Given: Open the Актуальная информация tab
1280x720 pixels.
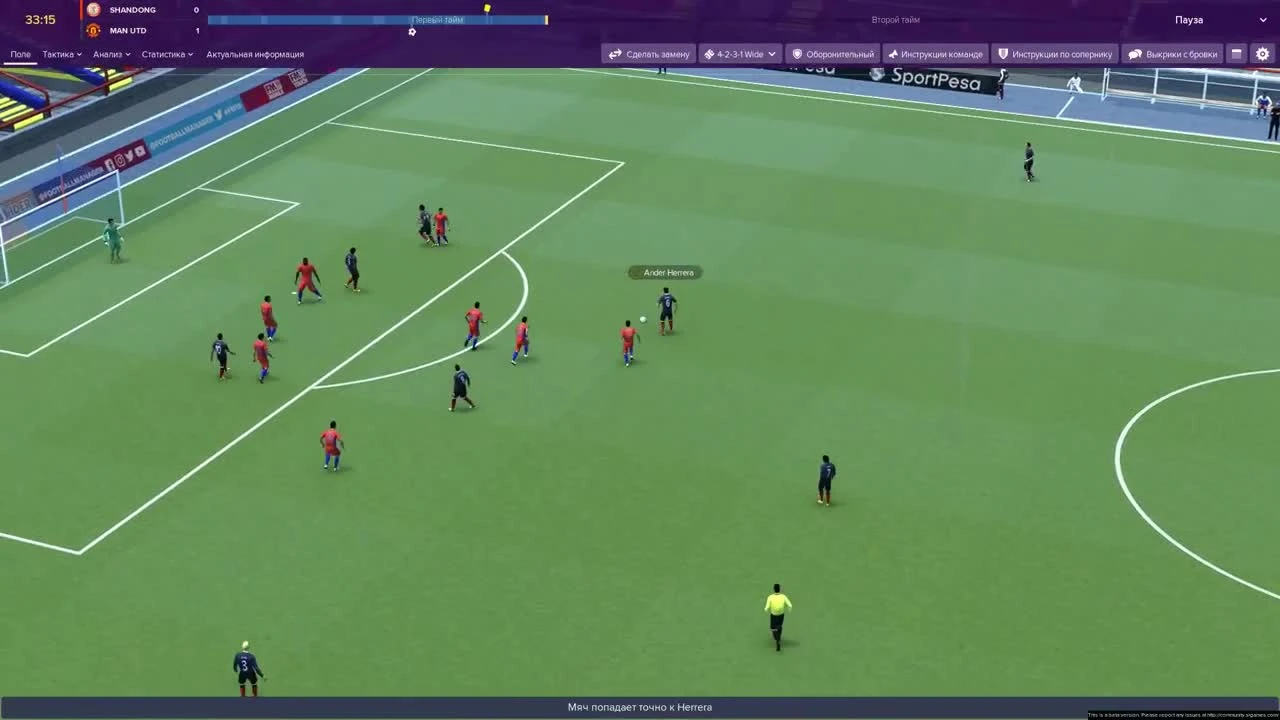Looking at the screenshot, I should click(x=254, y=54).
